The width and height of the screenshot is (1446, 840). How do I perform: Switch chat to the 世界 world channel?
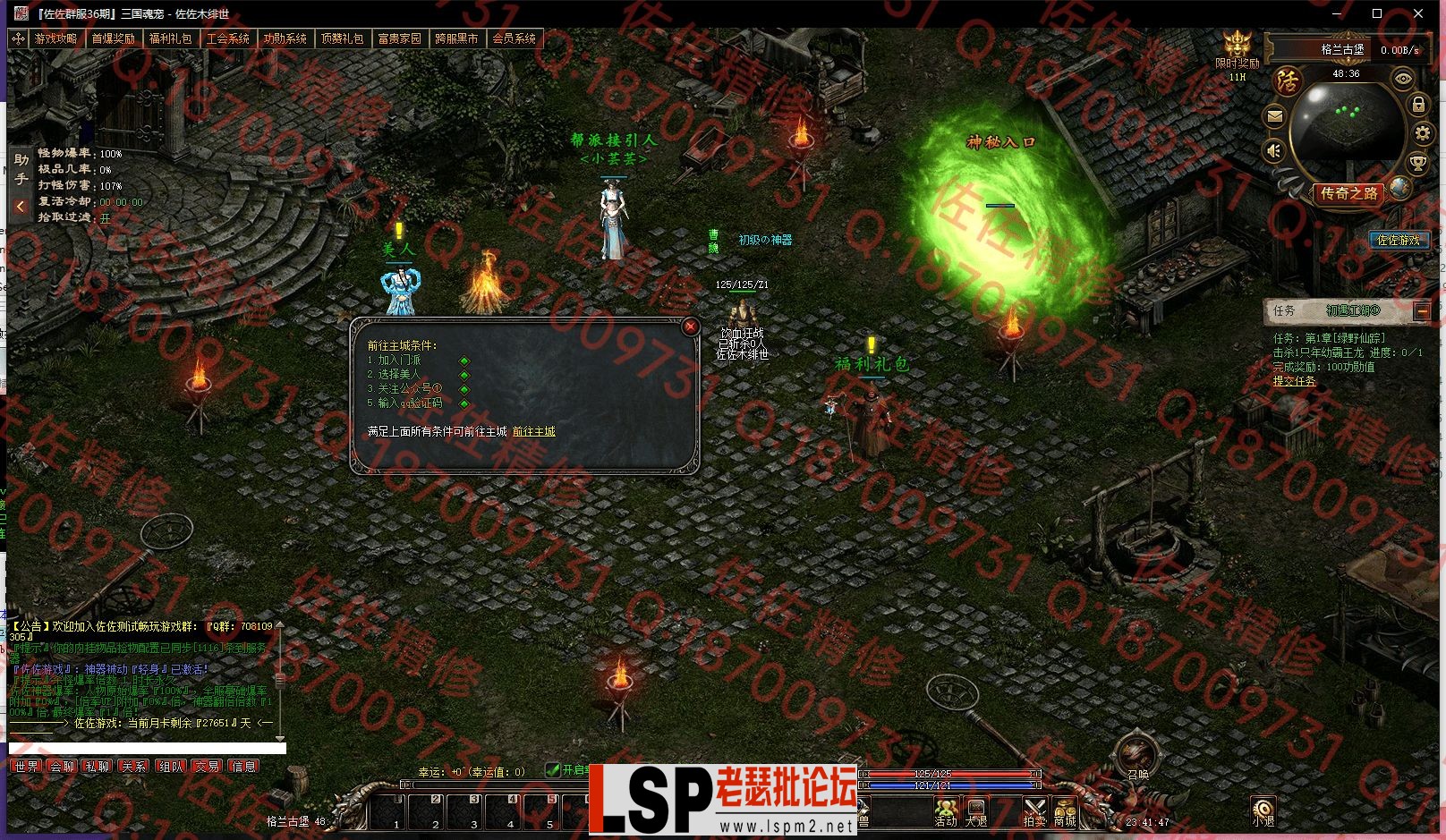[27, 767]
